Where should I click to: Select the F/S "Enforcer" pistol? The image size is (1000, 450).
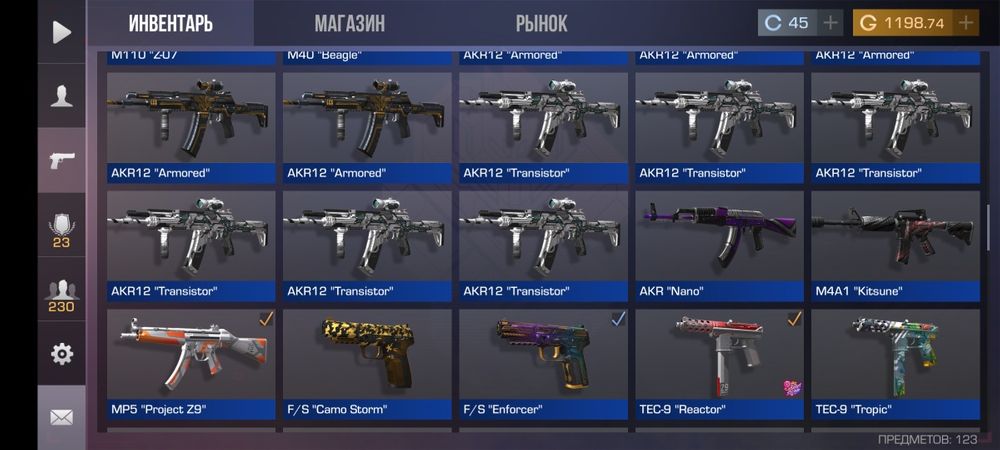coord(543,363)
